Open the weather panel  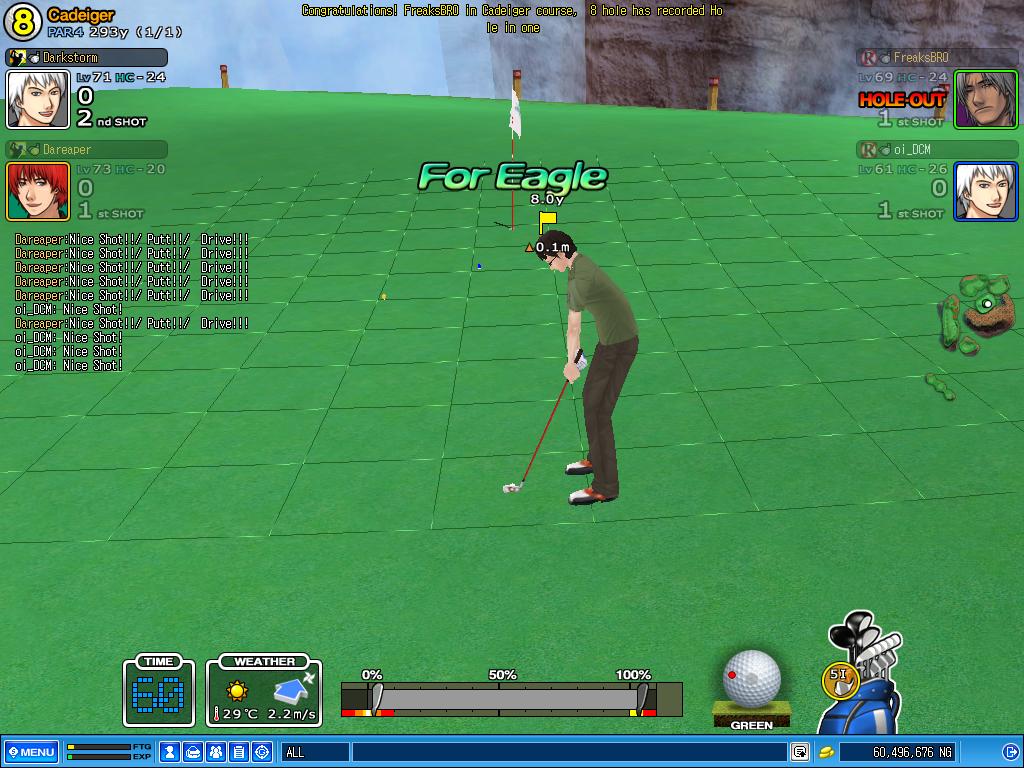tap(265, 691)
